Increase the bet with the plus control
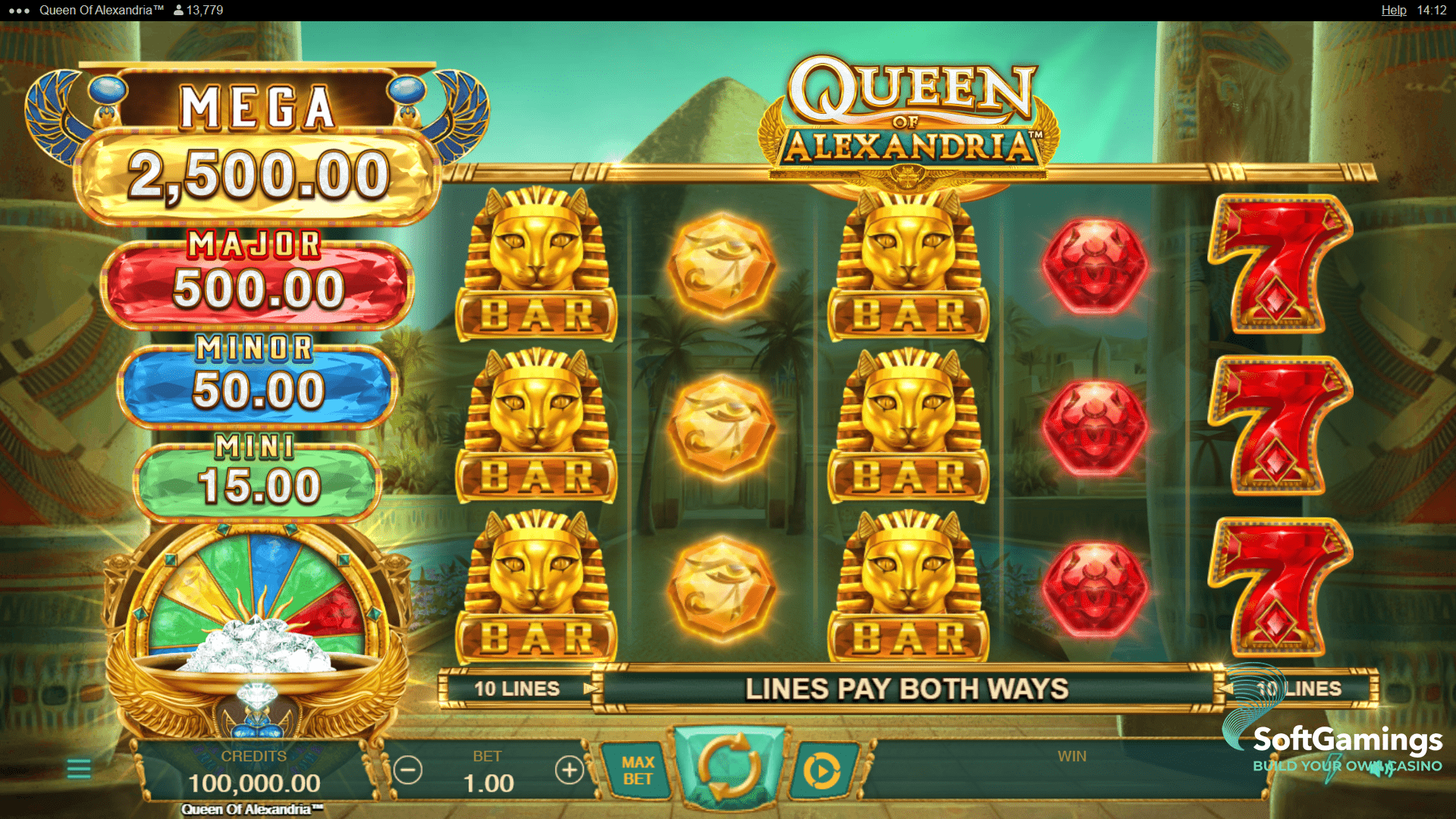Screen dimensions: 1456x819 [x=569, y=768]
